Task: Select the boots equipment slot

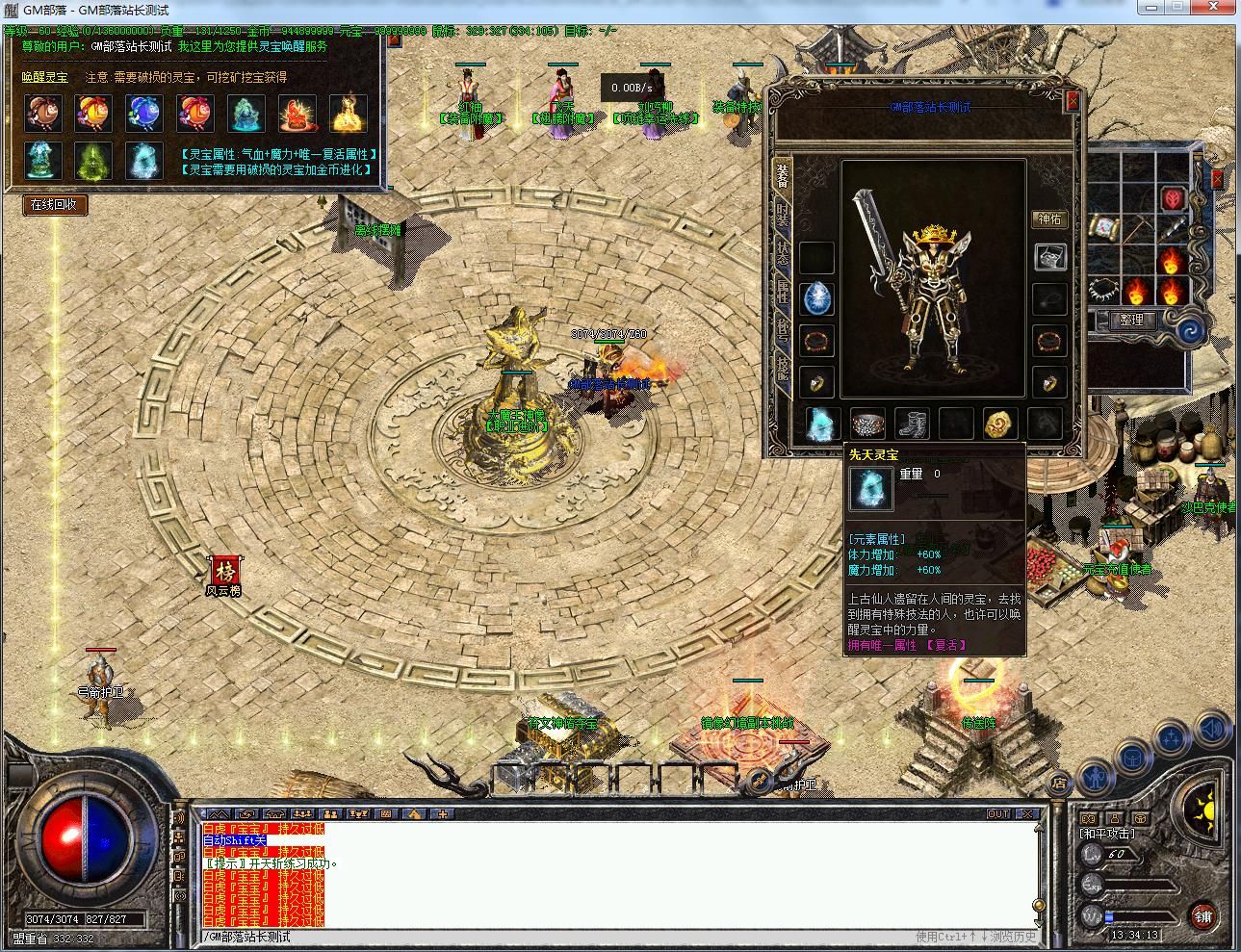Action: [x=911, y=424]
